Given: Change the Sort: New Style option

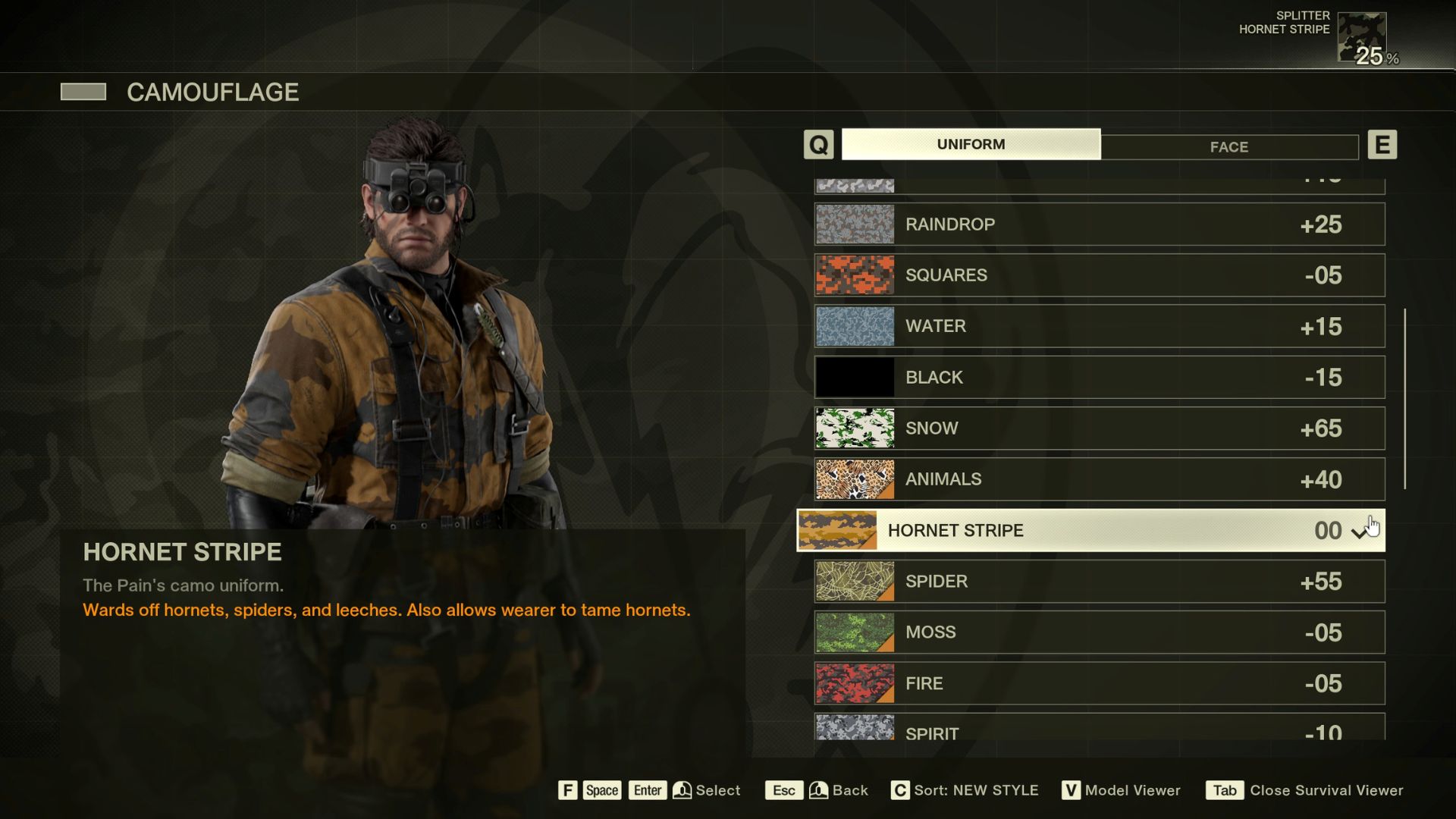Looking at the screenshot, I should 965,790.
